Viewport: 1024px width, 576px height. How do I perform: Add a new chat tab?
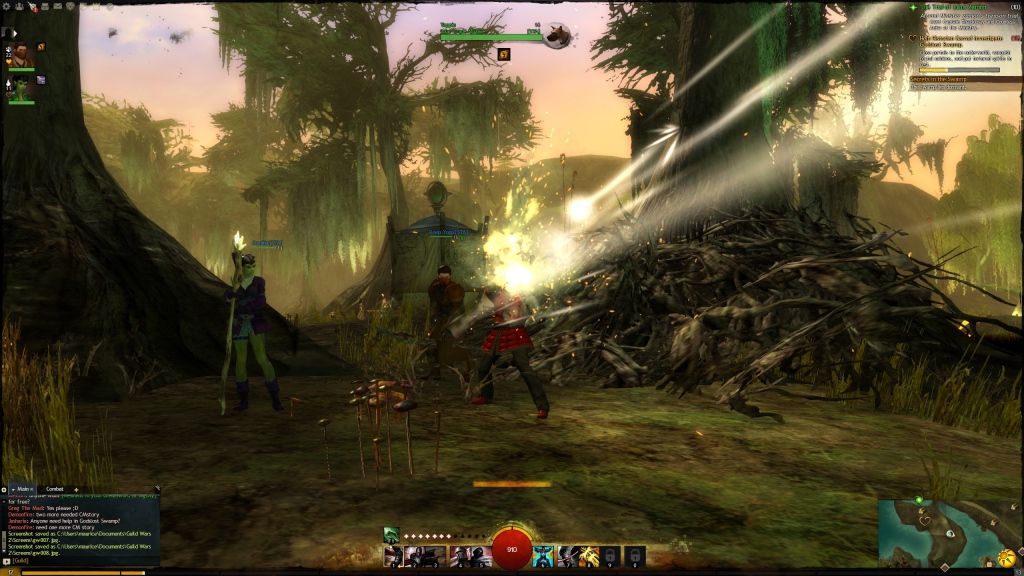(76, 489)
